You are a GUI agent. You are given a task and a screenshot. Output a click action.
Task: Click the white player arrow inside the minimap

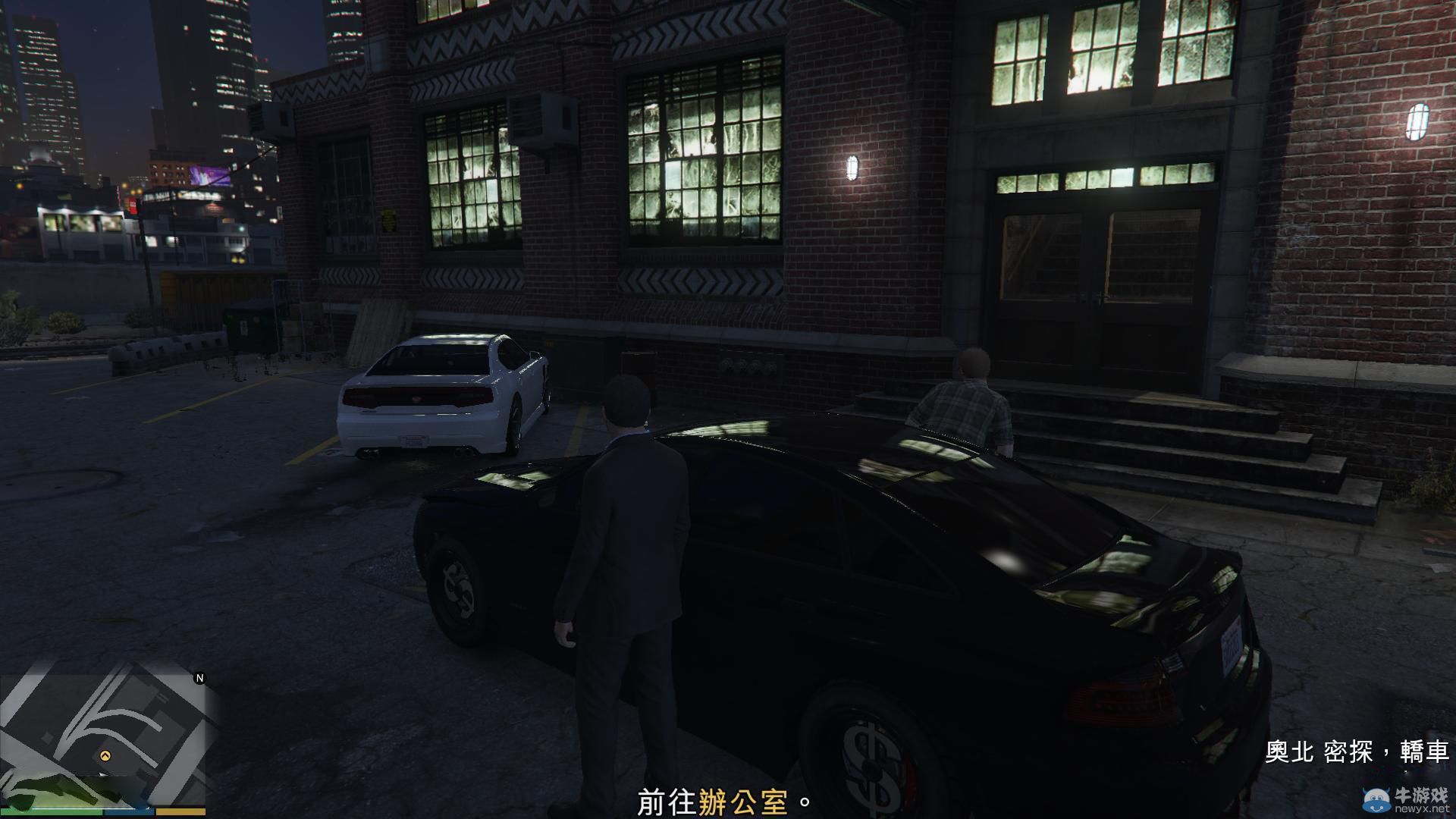point(104,774)
